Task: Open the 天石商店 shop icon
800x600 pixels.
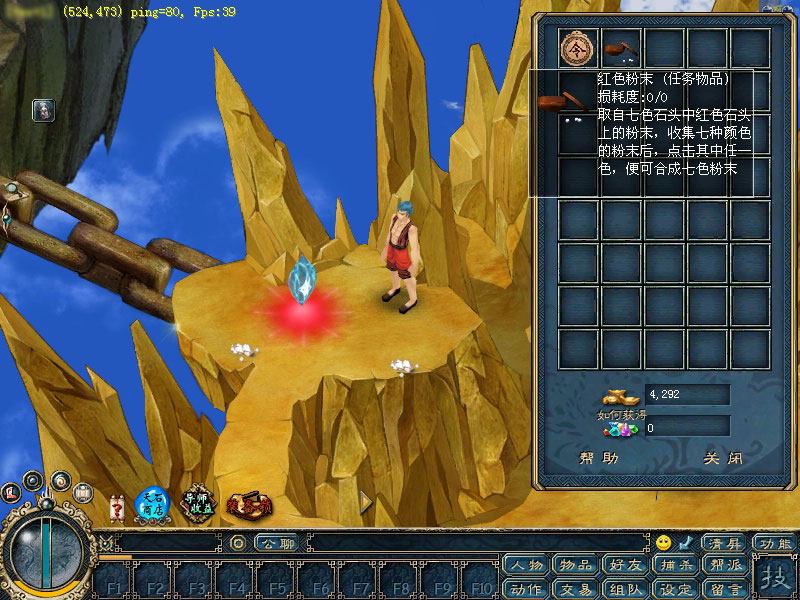Action: pyautogui.click(x=150, y=503)
